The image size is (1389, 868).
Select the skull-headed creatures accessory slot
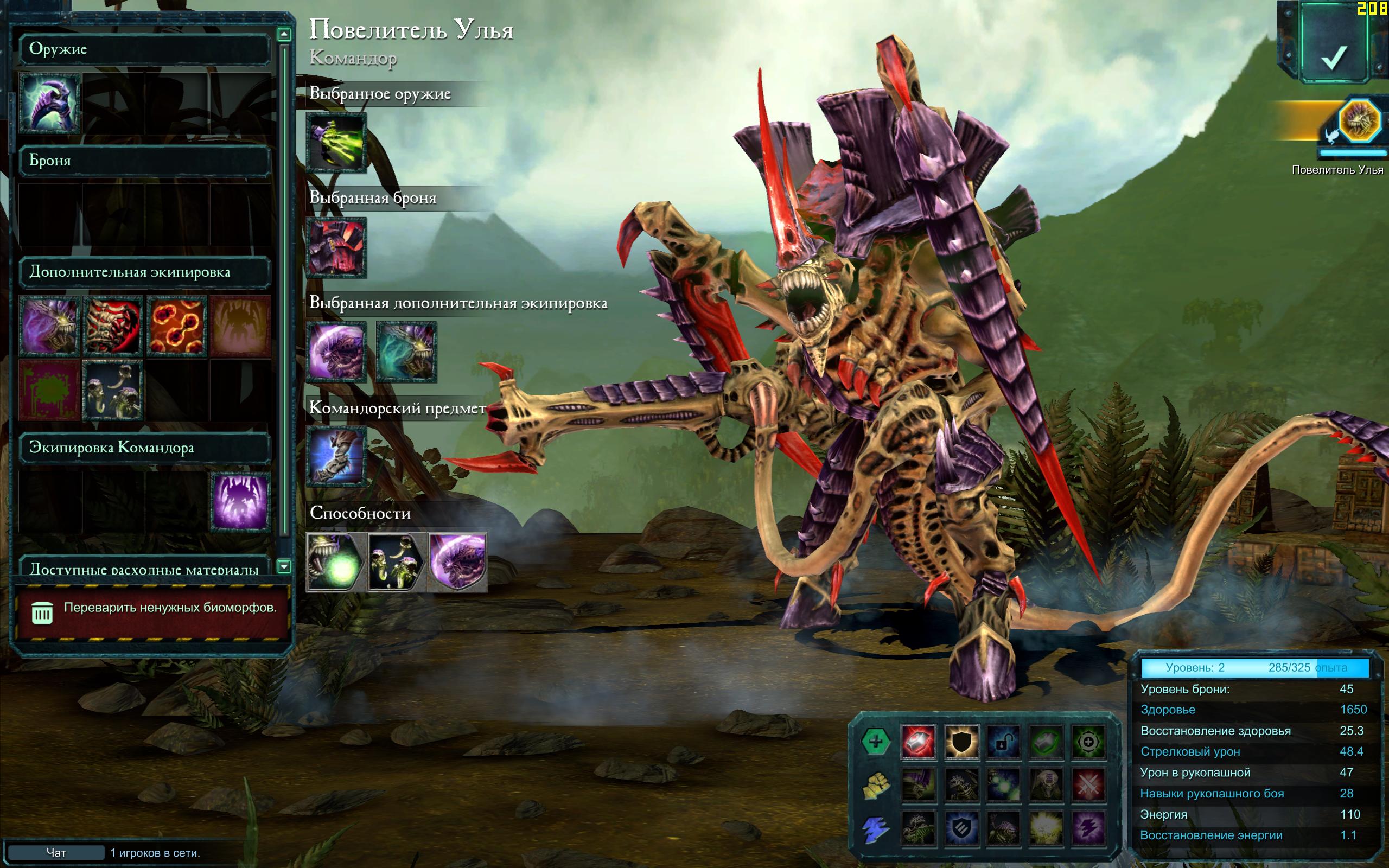pos(113,391)
